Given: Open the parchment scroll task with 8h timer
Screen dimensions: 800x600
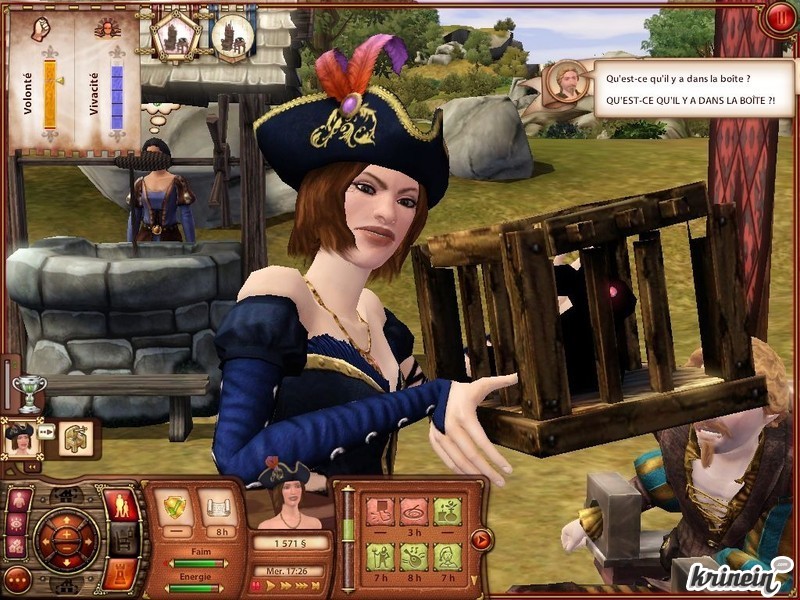Looking at the screenshot, I should click(x=217, y=507).
